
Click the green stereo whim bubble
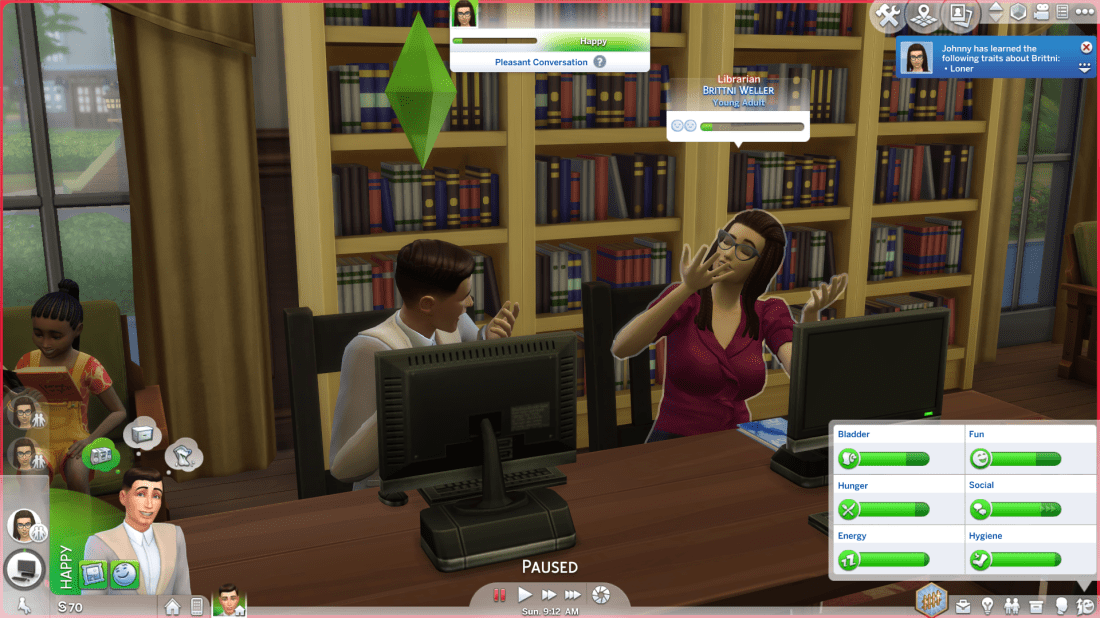(100, 453)
